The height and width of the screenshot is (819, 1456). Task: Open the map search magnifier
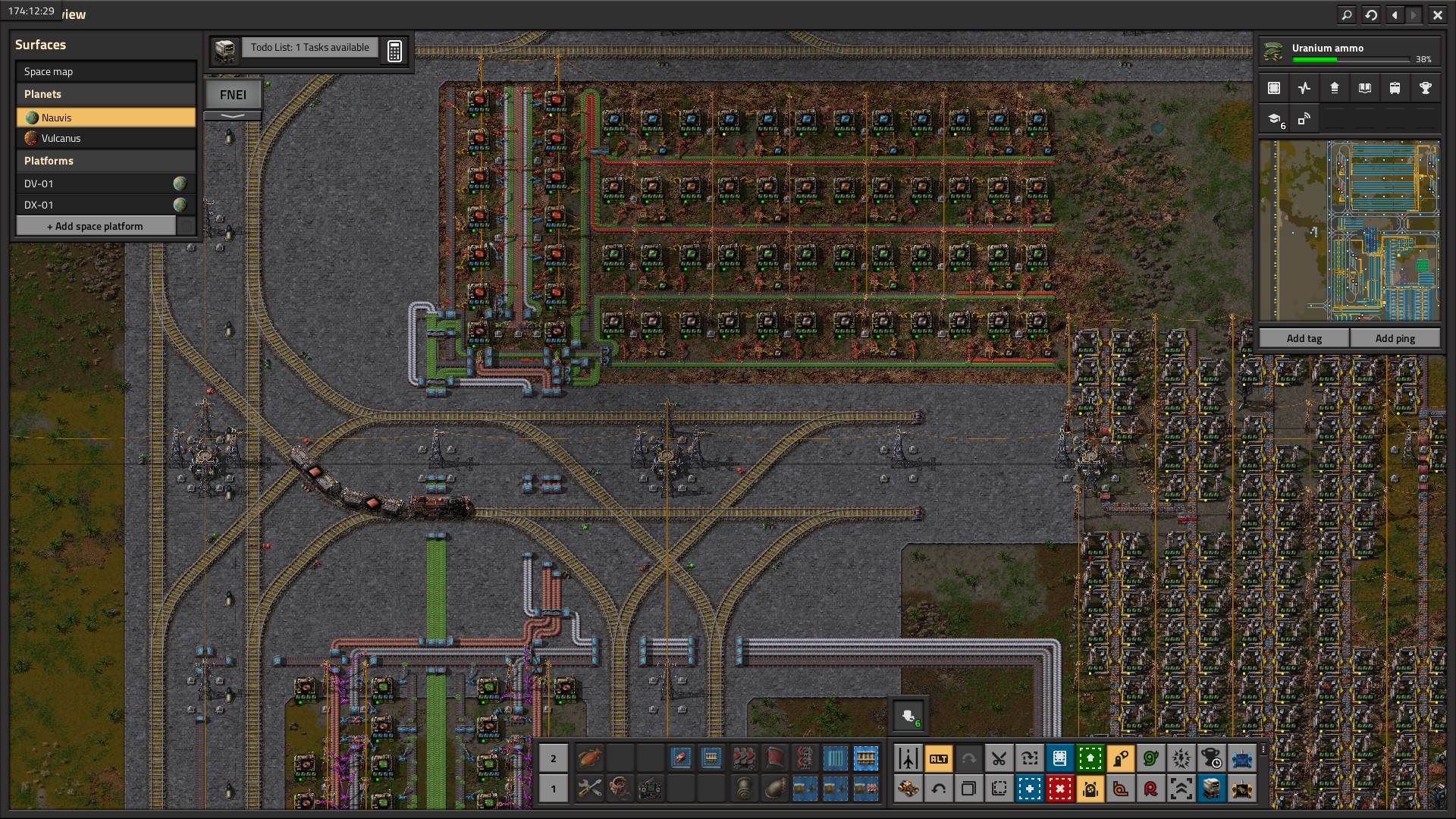1346,14
